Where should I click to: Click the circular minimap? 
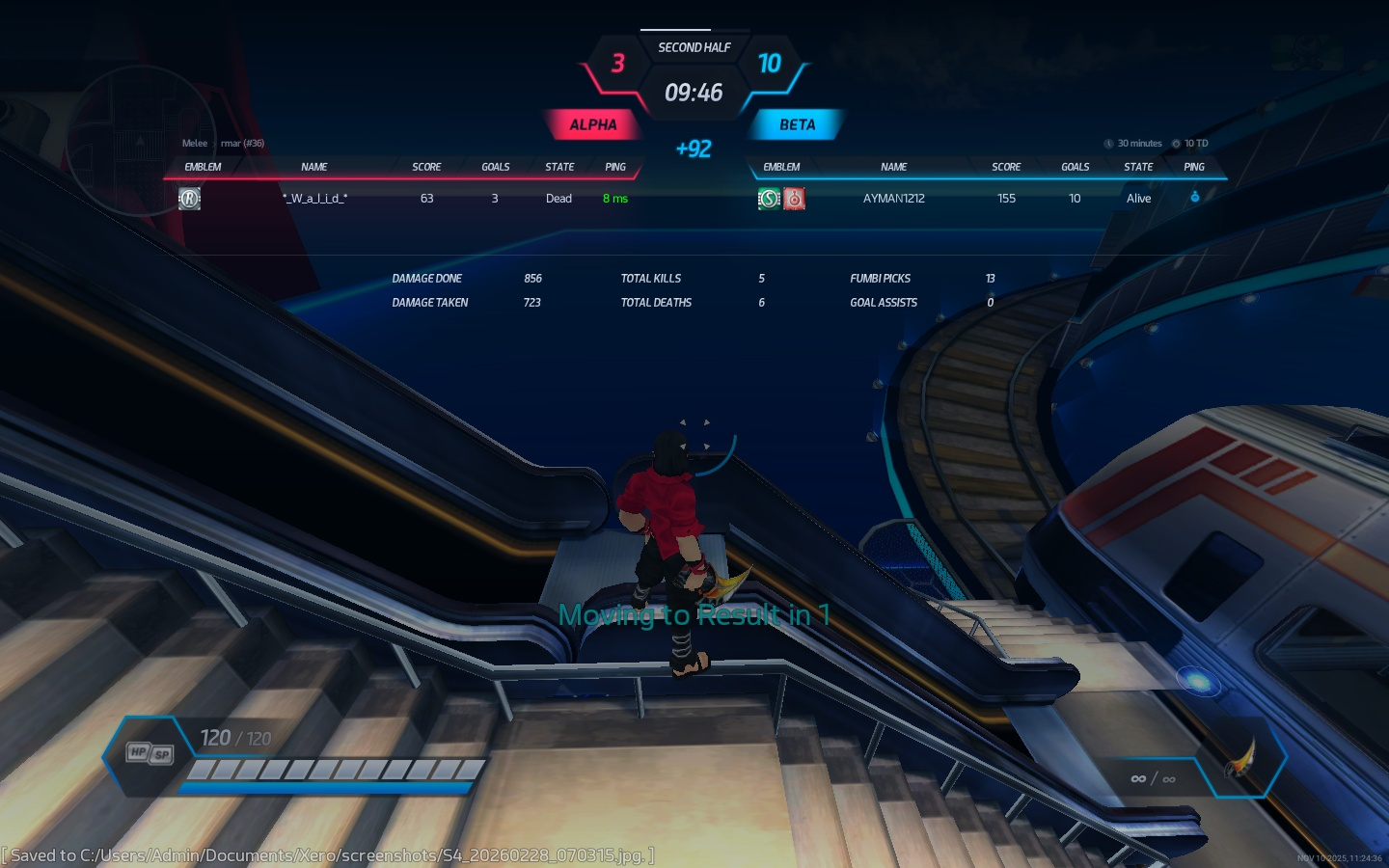pyautogui.click(x=141, y=141)
